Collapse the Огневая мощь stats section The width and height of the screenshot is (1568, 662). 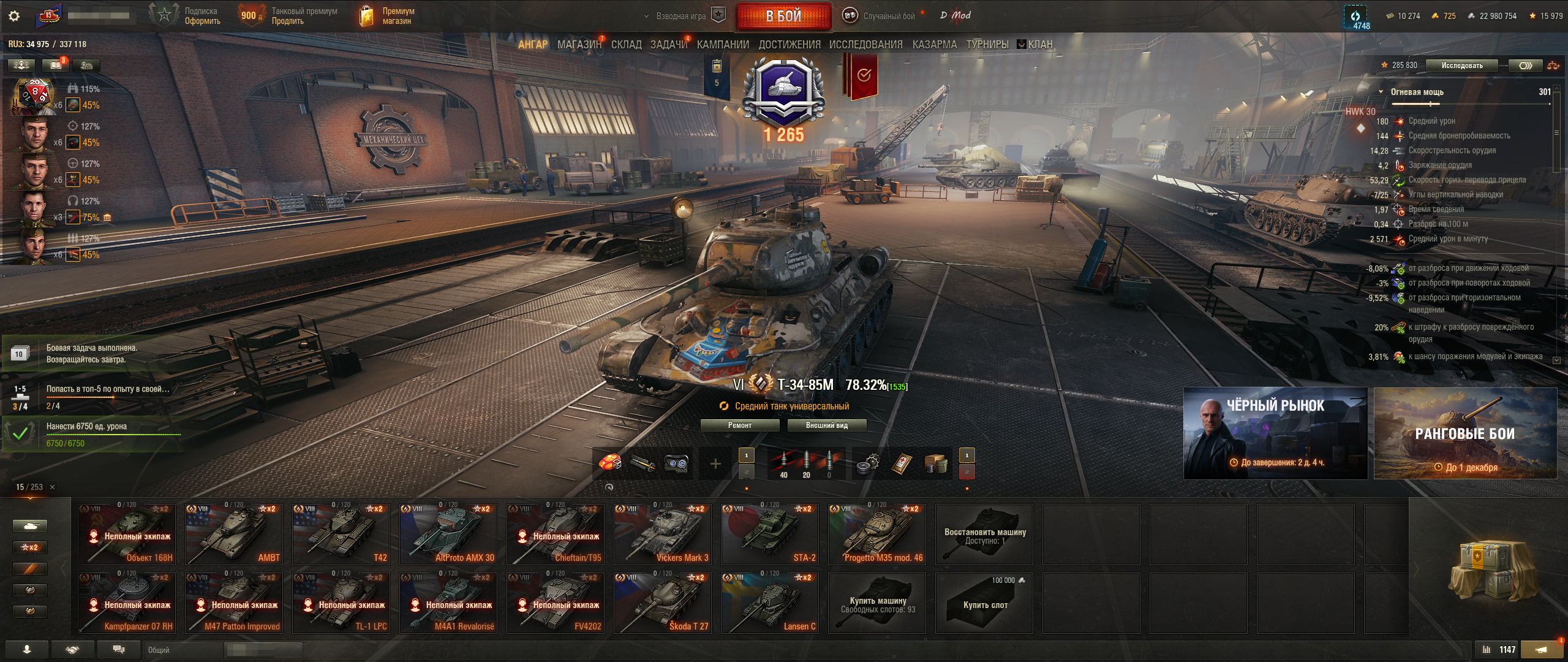(1381, 92)
